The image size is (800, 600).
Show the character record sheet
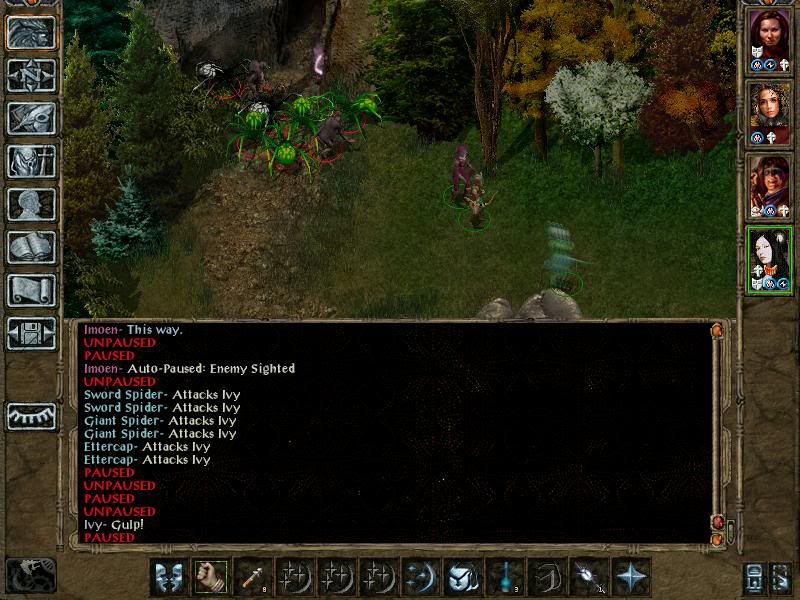31,204
